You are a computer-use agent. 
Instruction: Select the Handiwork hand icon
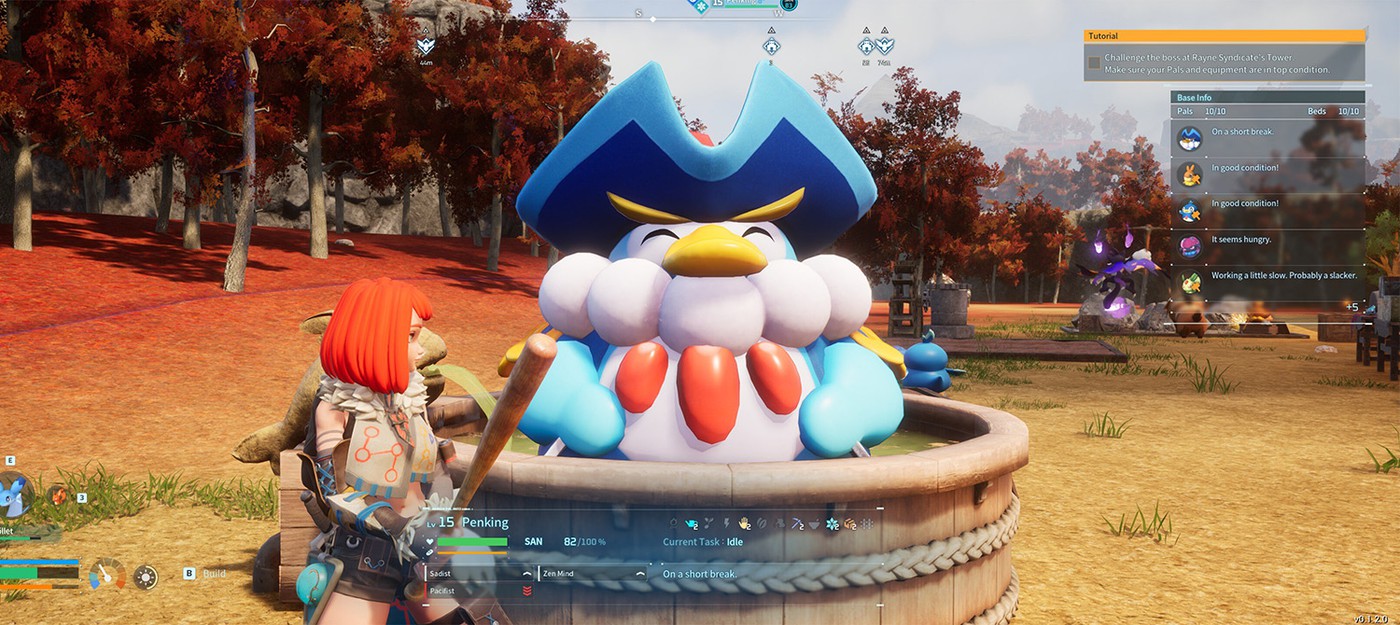point(744,523)
